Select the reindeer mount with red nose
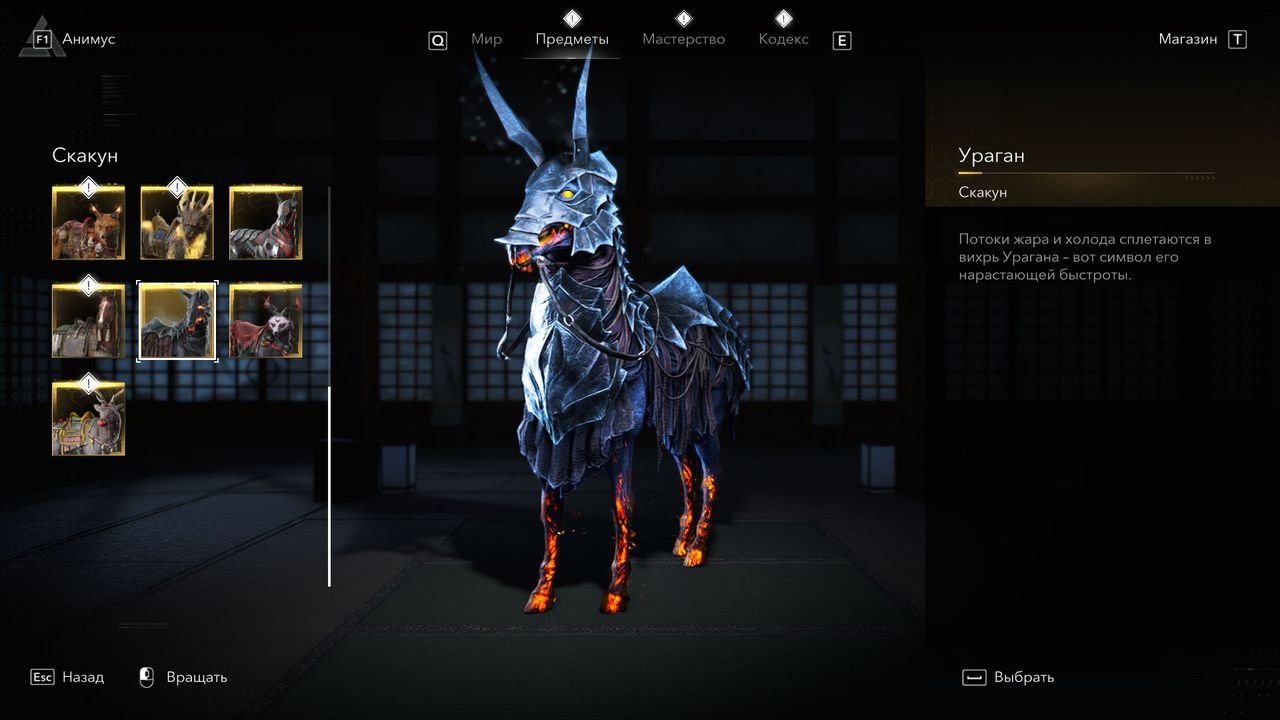Viewport: 1280px width, 720px height. (89, 418)
